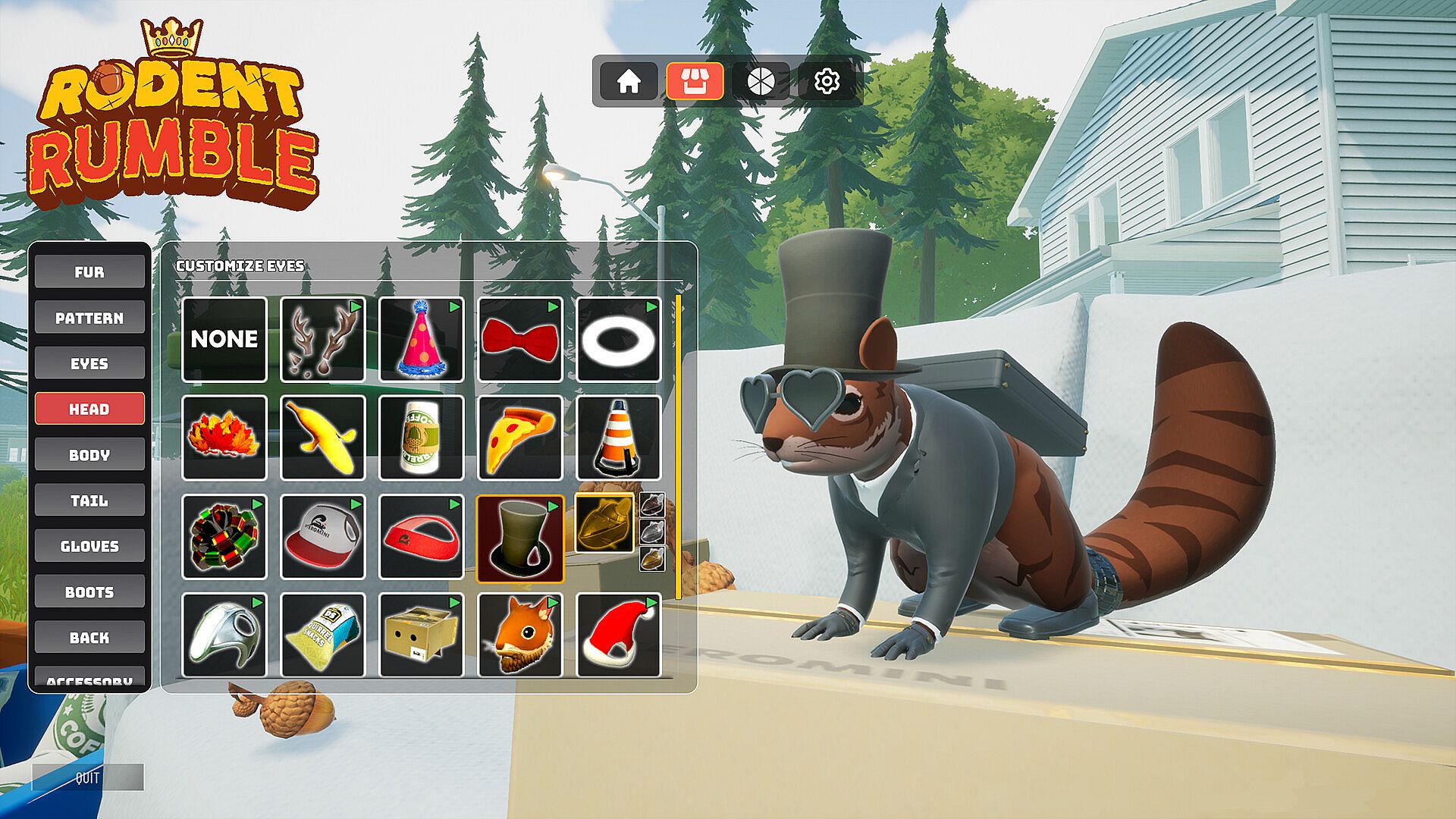Equip the cardboard box head
Image resolution: width=1456 pixels, height=819 pixels.
point(421,635)
